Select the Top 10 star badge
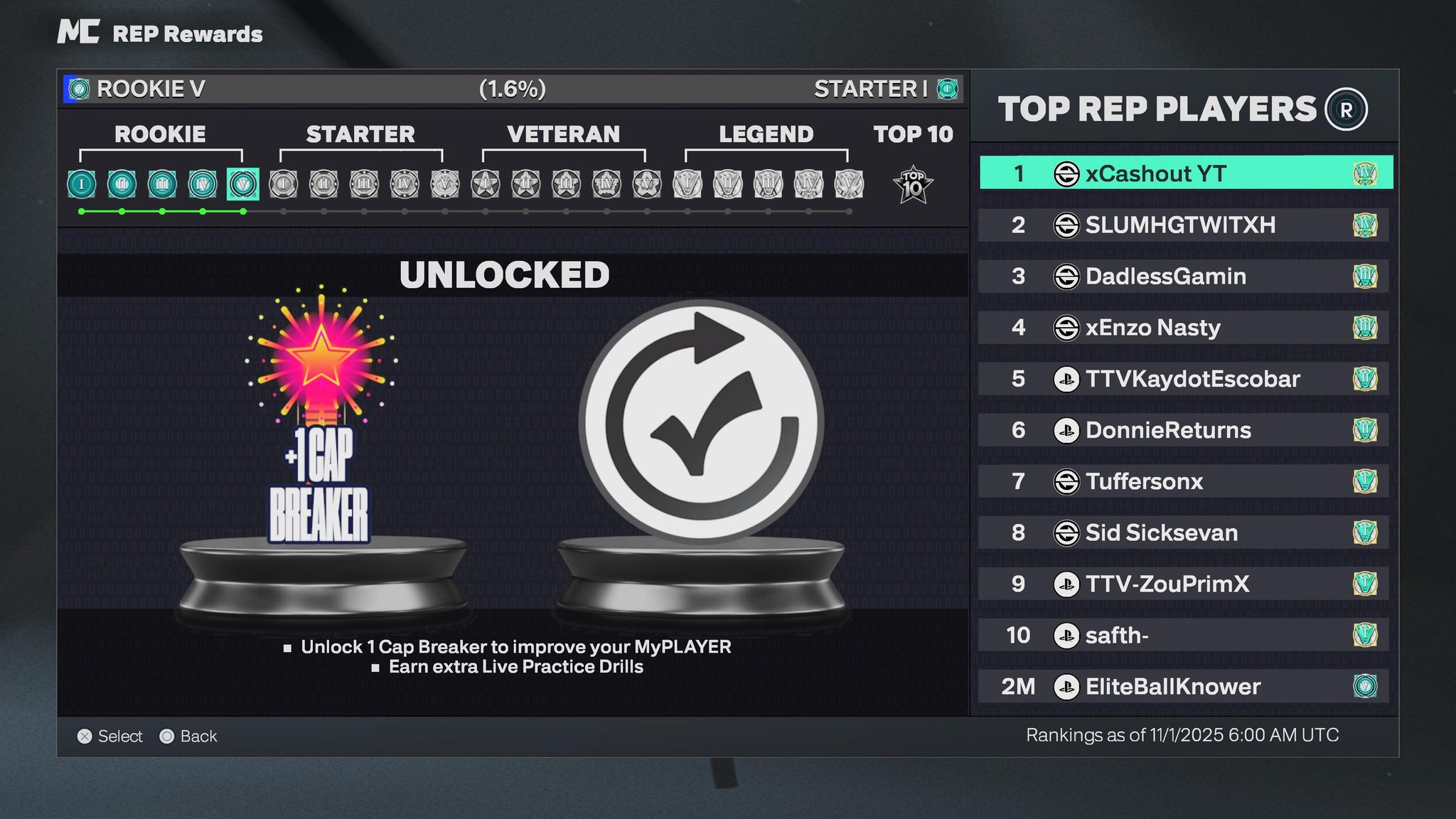Viewport: 1456px width, 819px height. [913, 185]
